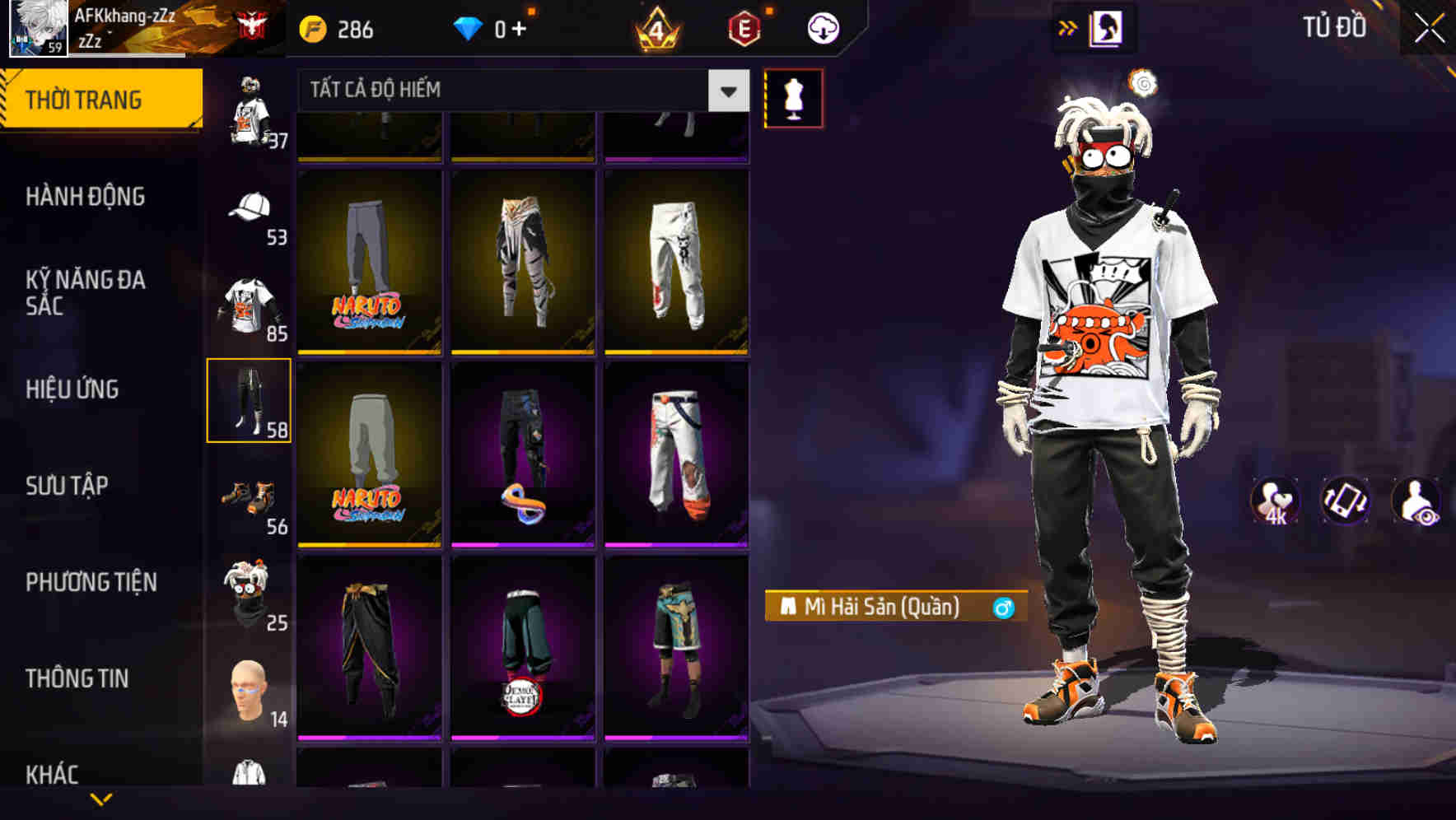Select the mannequin preview icon beside the filter

pyautogui.click(x=793, y=96)
